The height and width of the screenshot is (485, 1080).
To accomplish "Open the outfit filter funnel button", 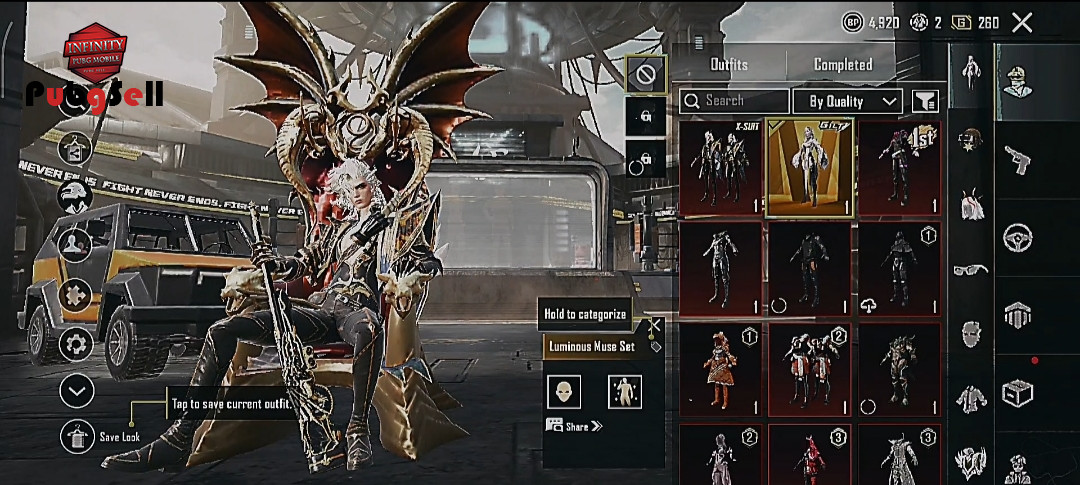I will 925,101.
